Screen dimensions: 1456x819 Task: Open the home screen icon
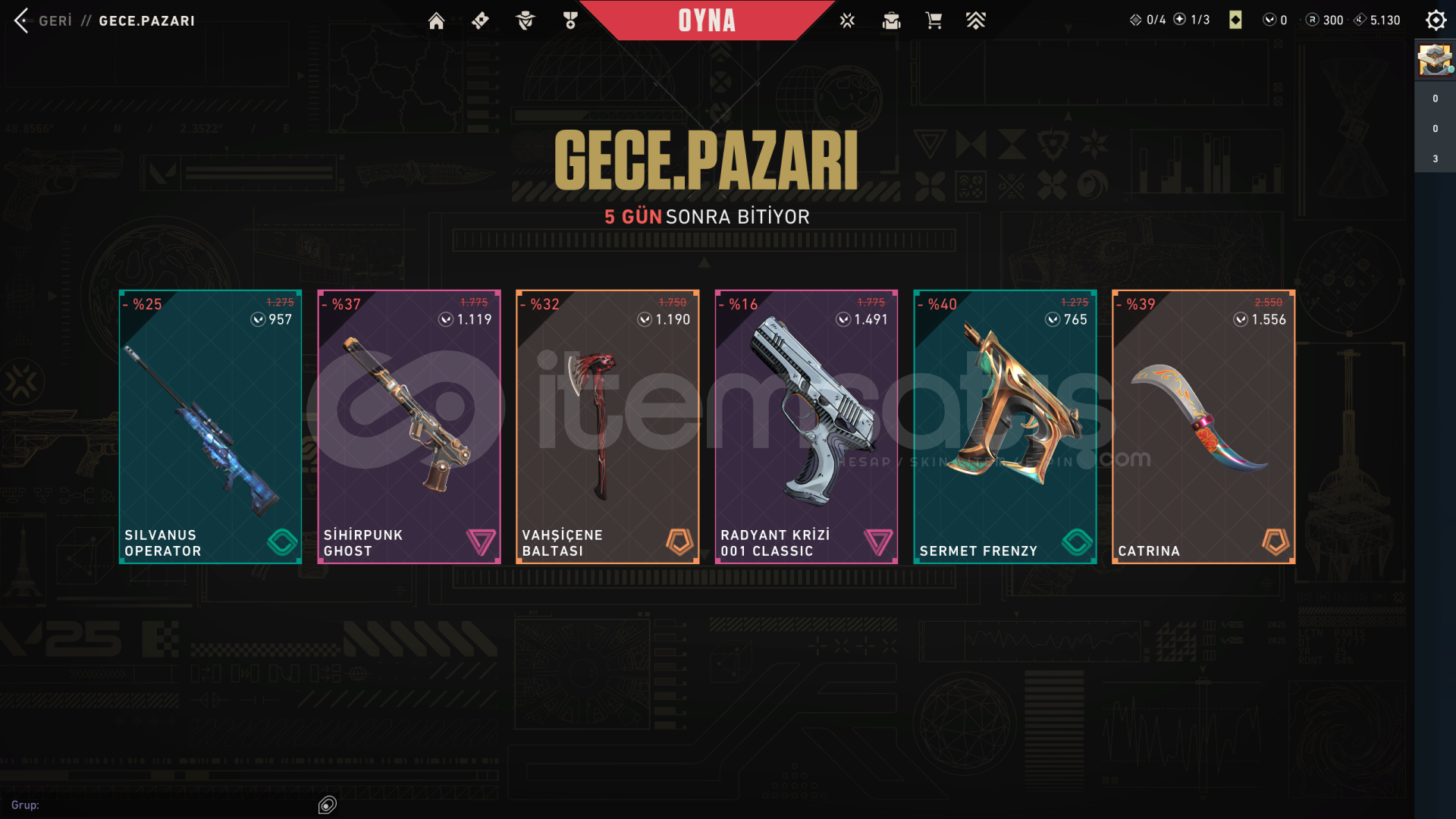pyautogui.click(x=436, y=20)
